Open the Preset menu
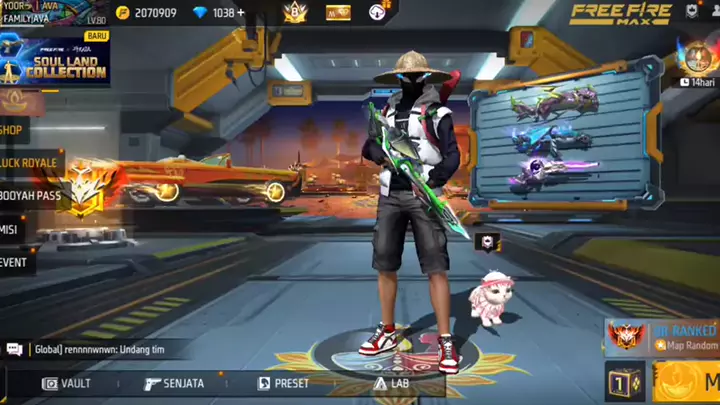 point(283,383)
